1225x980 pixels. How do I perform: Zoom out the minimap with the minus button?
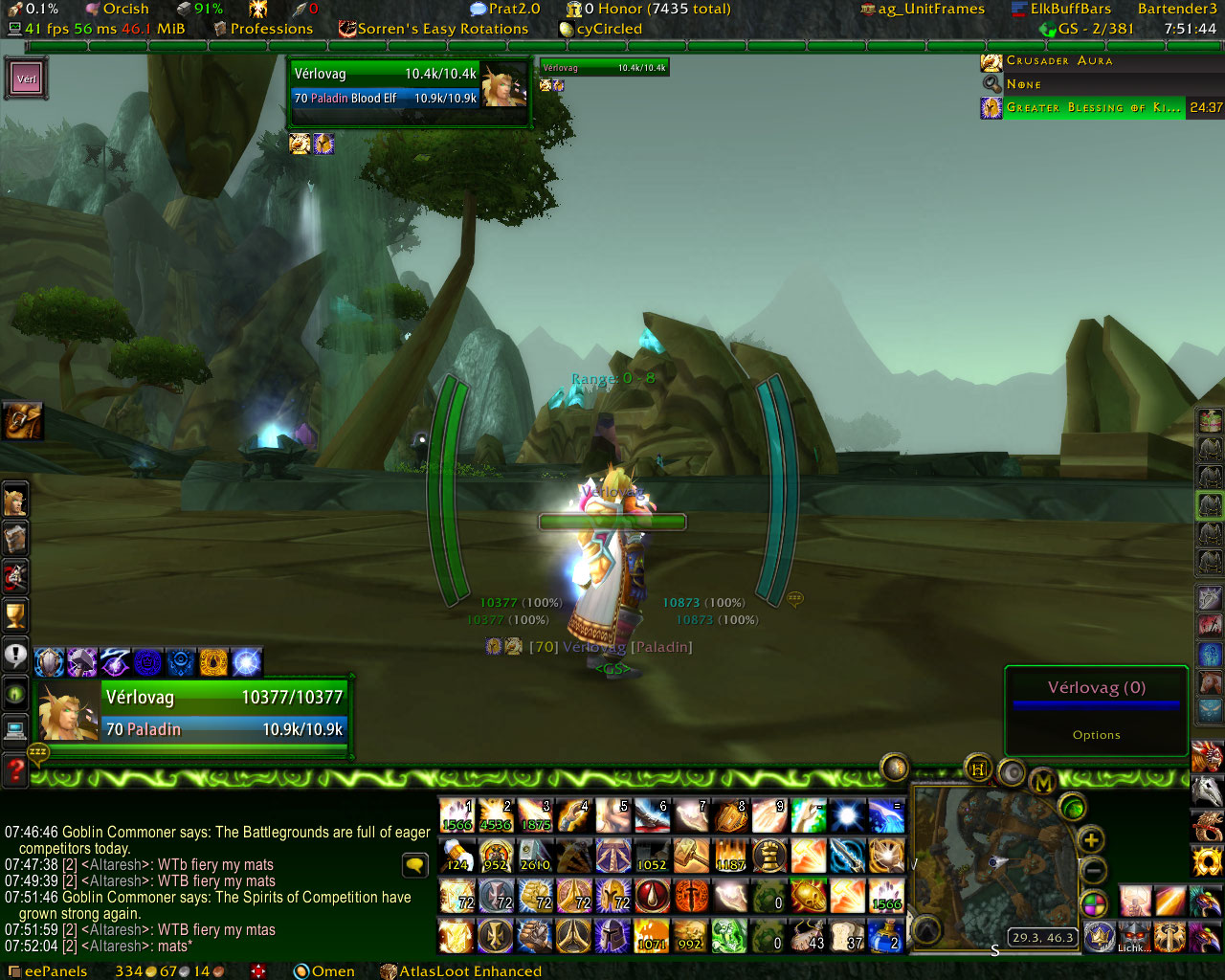pos(1093,871)
